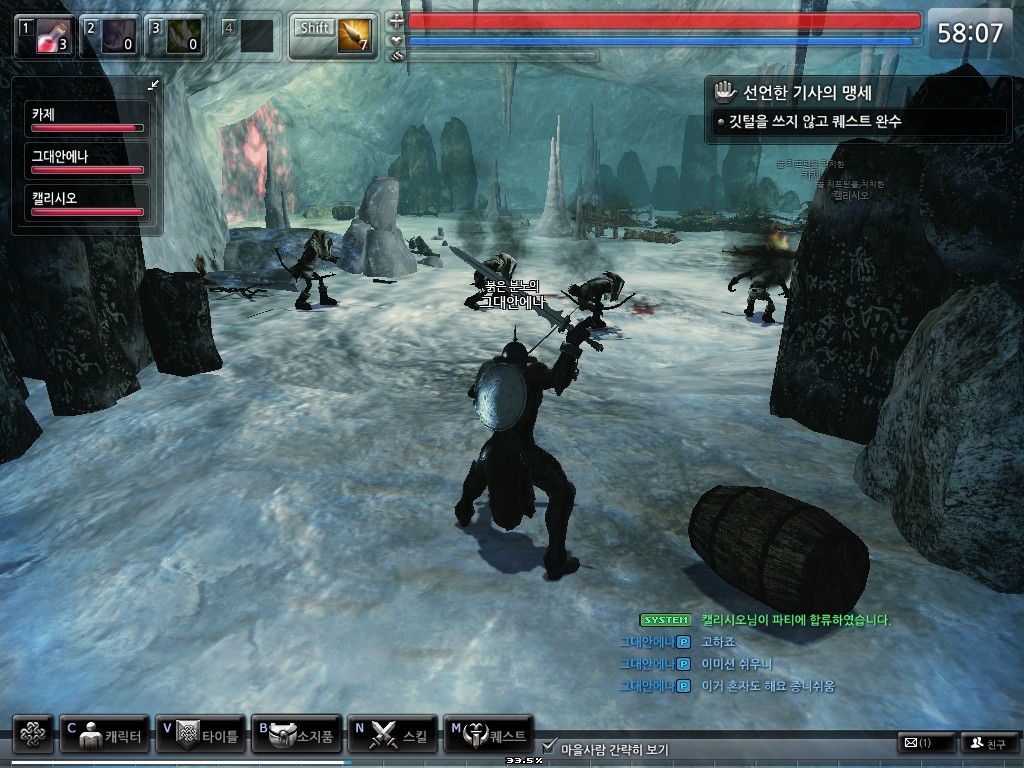
Task: Select the red health potion slot
Action: tap(45, 35)
